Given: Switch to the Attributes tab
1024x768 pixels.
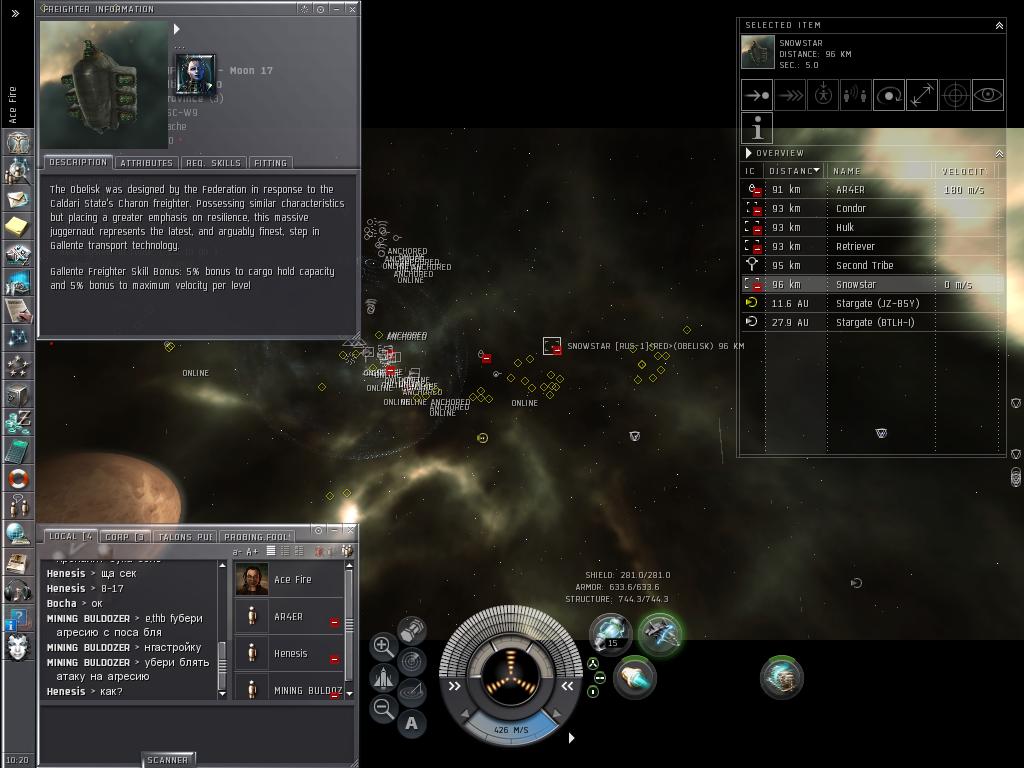Looking at the screenshot, I should [146, 163].
